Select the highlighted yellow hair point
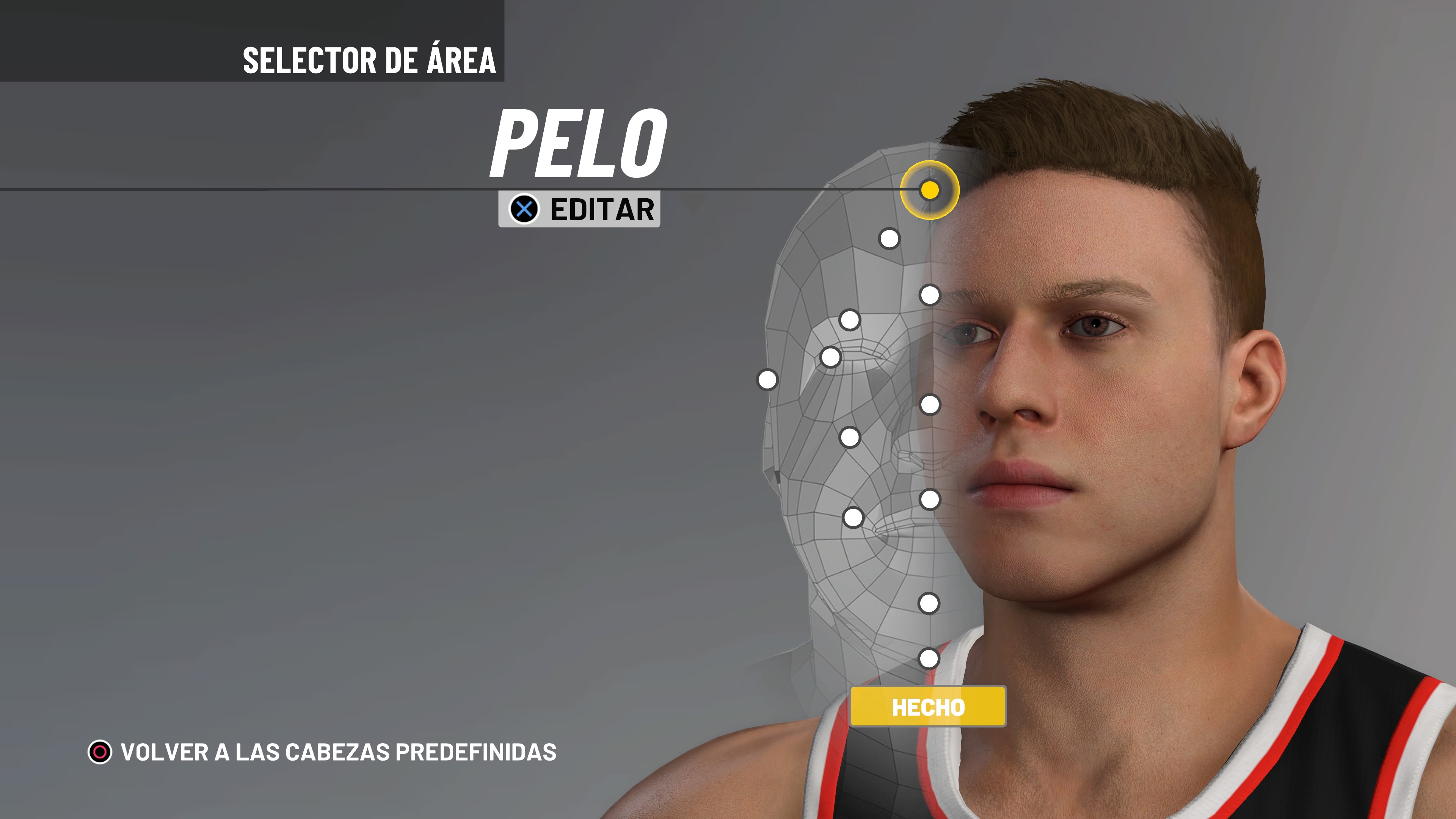 pyautogui.click(x=930, y=190)
